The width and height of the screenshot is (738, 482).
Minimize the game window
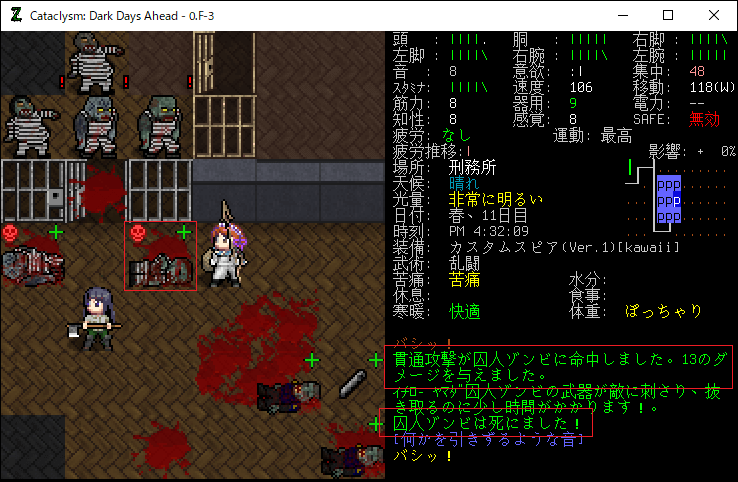(x=622, y=15)
